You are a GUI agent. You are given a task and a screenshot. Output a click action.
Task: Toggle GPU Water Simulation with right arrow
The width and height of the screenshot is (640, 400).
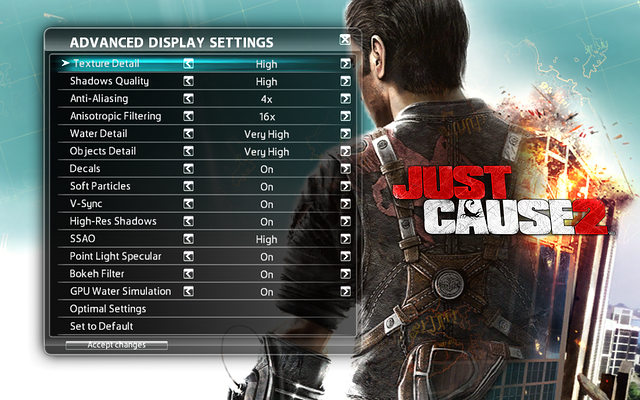click(x=345, y=291)
